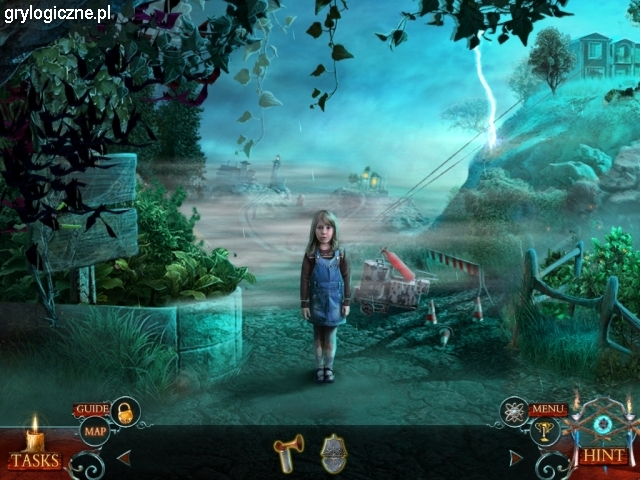Click the padlock inventory lock icon

coord(125,411)
